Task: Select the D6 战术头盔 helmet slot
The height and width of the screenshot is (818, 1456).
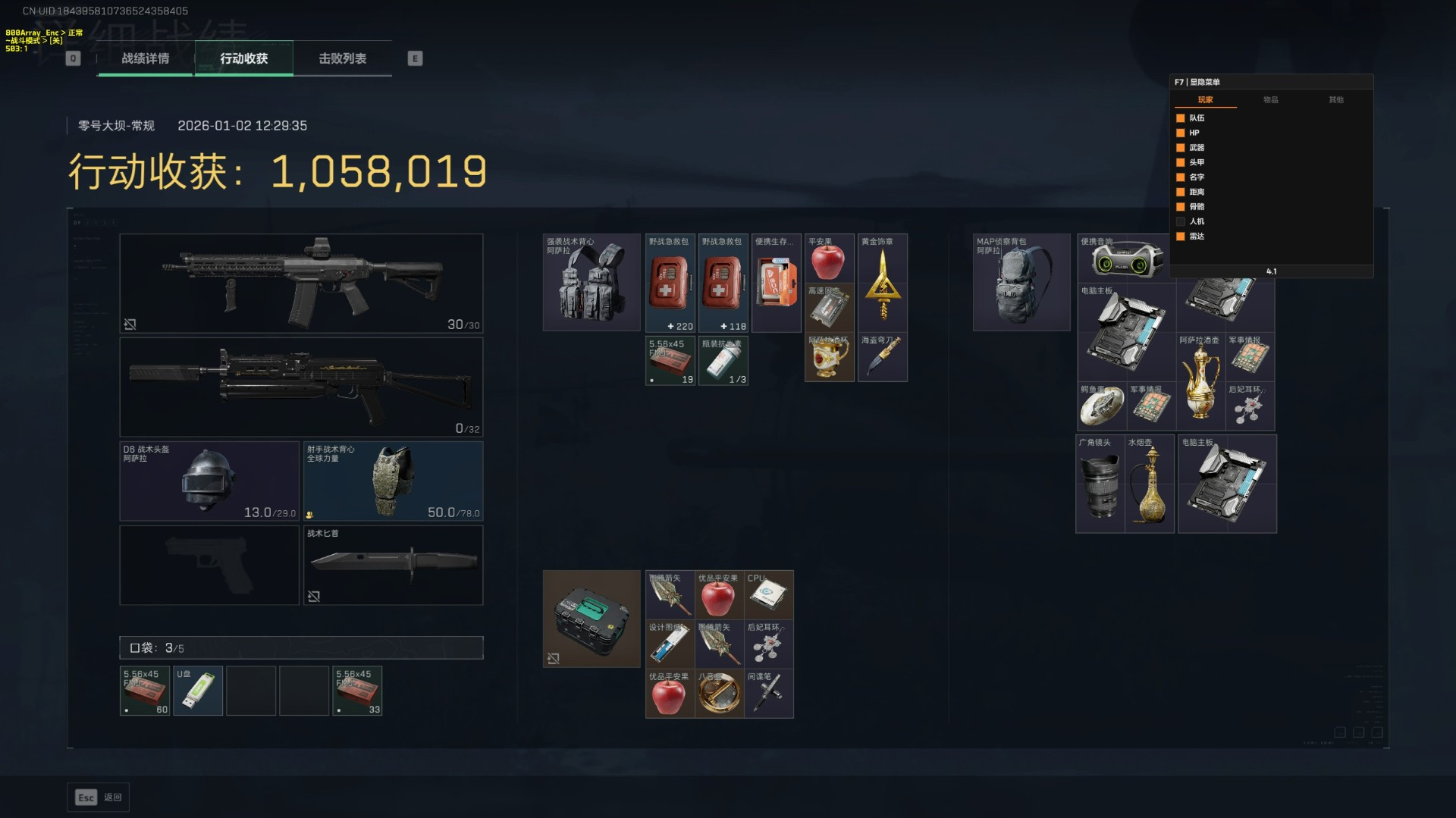Action: point(209,481)
